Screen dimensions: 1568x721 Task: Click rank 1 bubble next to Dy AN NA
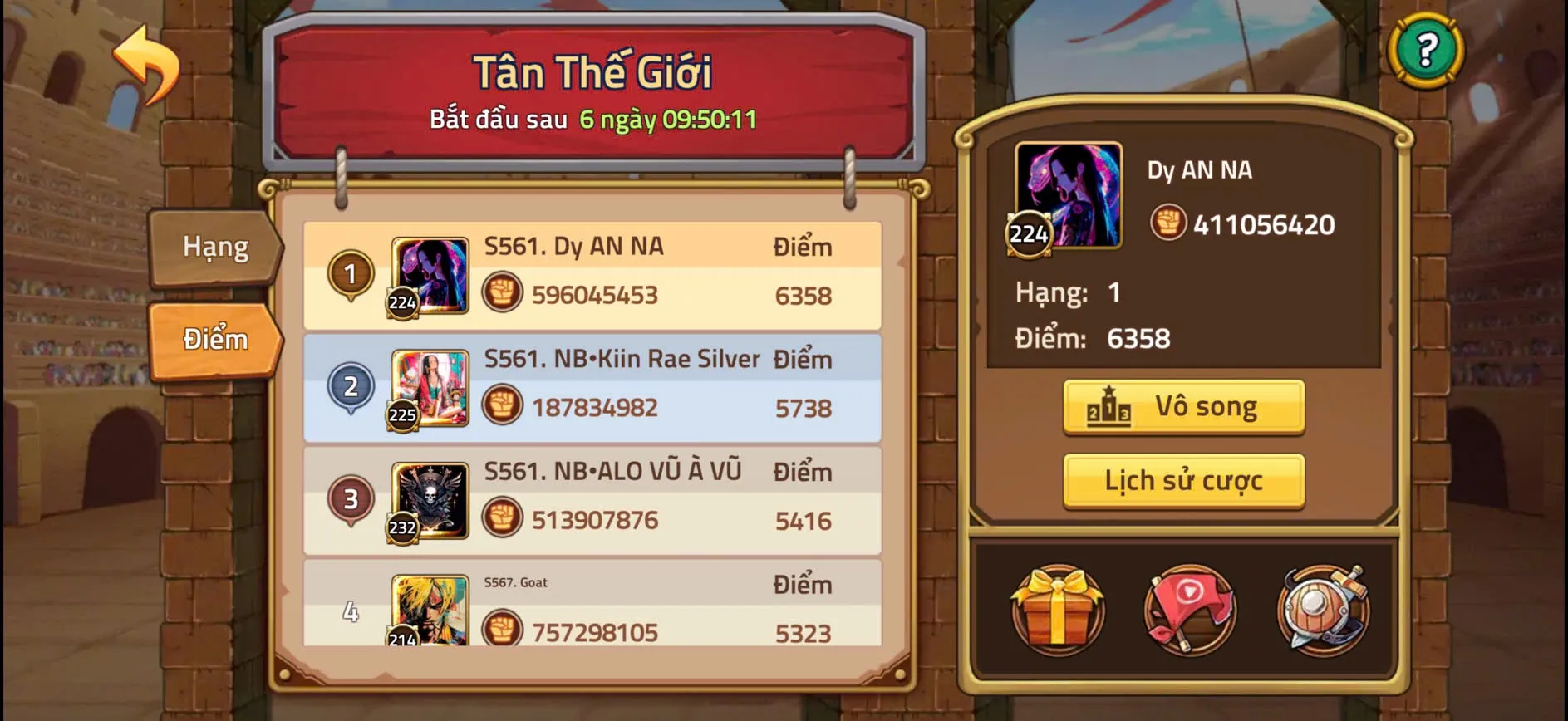pos(351,274)
